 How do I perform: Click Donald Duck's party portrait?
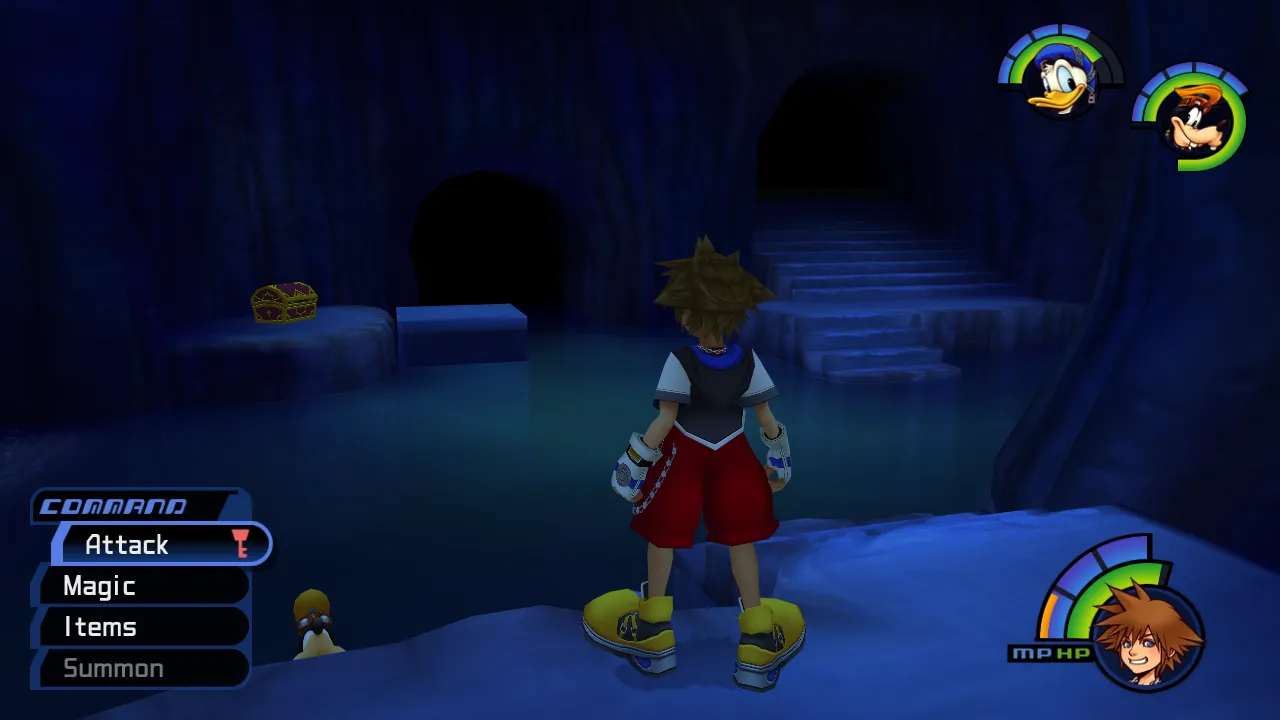(x=1060, y=80)
